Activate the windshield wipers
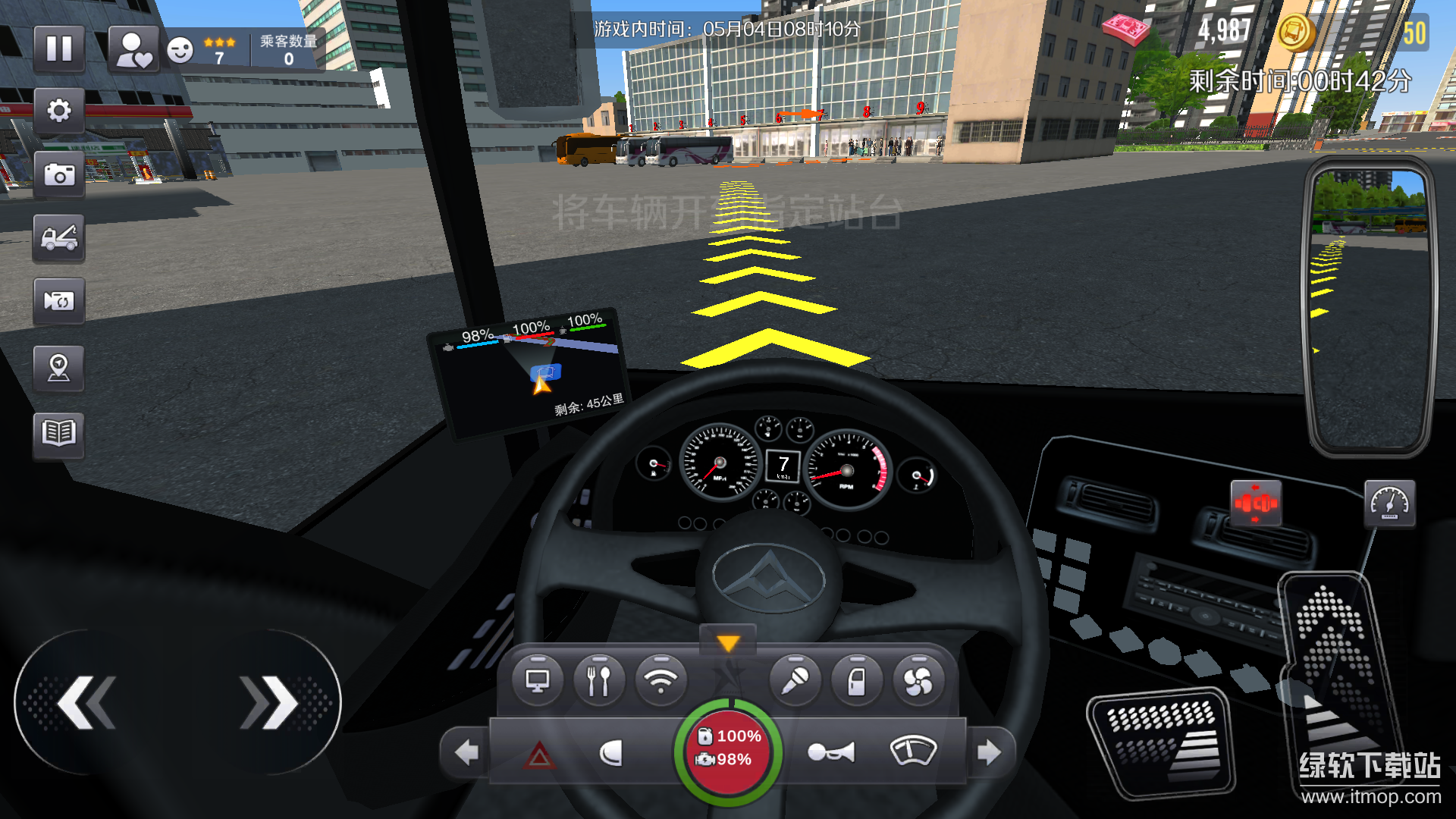 [x=913, y=751]
